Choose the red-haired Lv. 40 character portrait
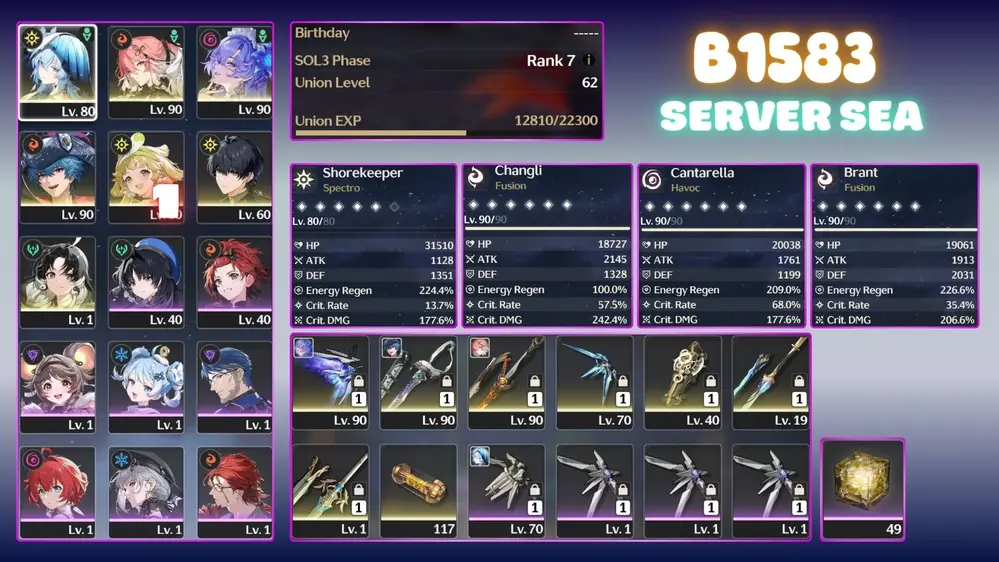 (x=235, y=282)
